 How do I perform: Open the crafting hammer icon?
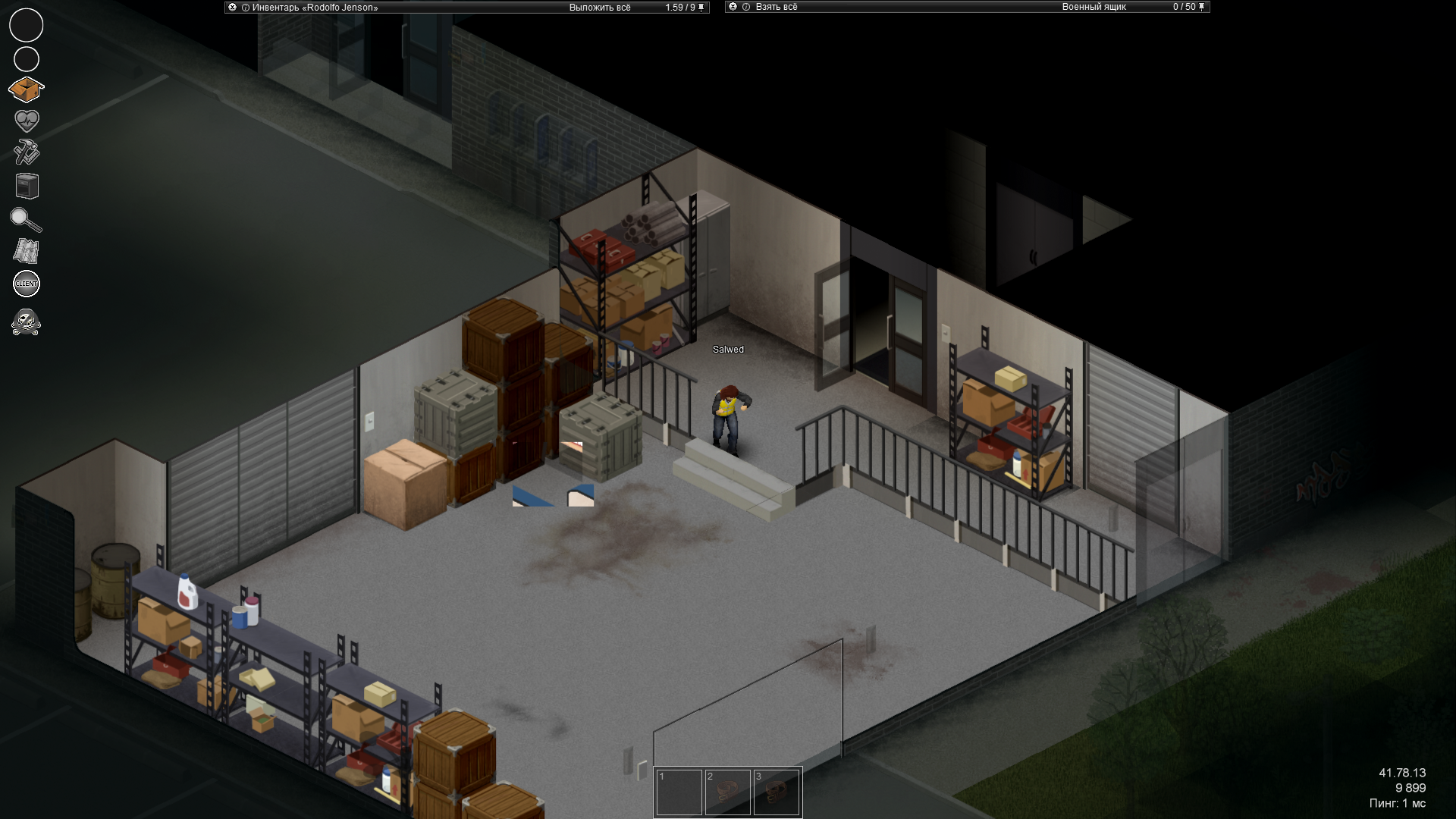[x=26, y=153]
